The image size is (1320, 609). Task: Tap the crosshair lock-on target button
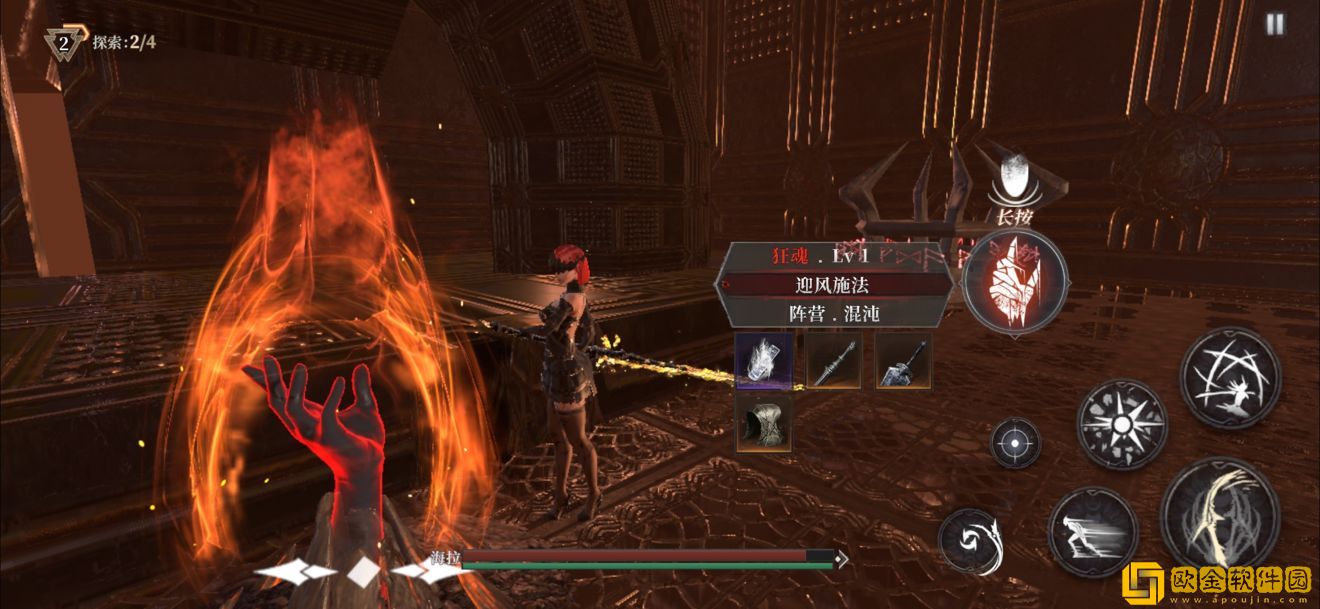[x=1015, y=443]
